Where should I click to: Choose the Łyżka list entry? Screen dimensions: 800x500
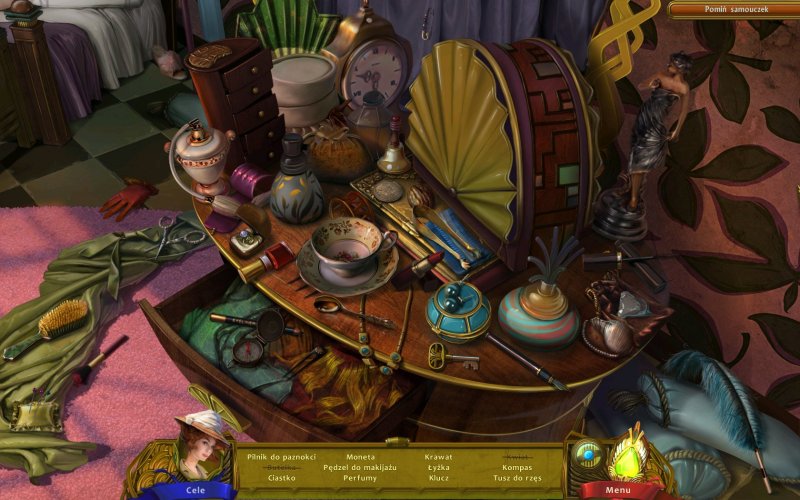438,467
